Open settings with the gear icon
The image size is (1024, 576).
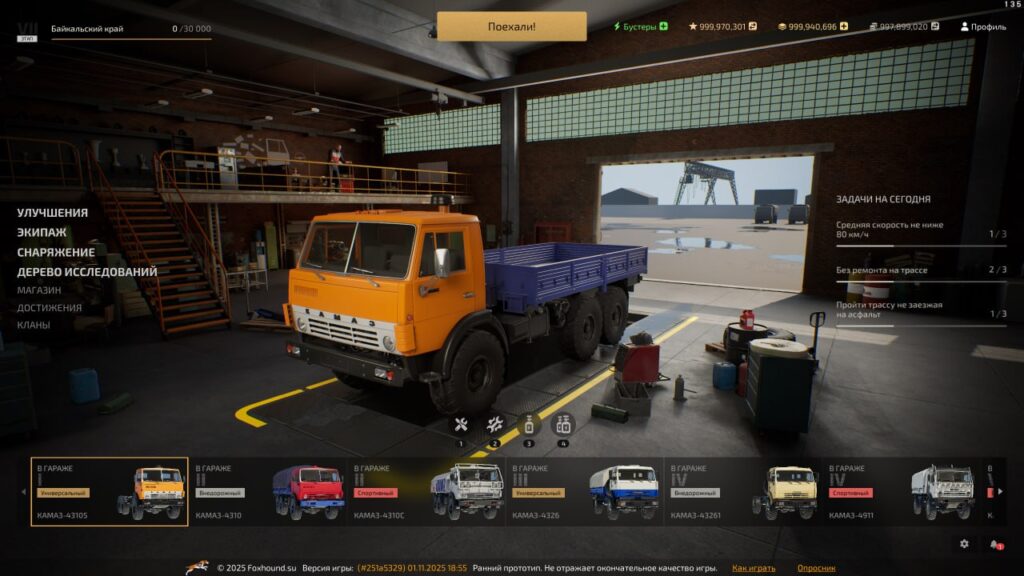coord(964,544)
